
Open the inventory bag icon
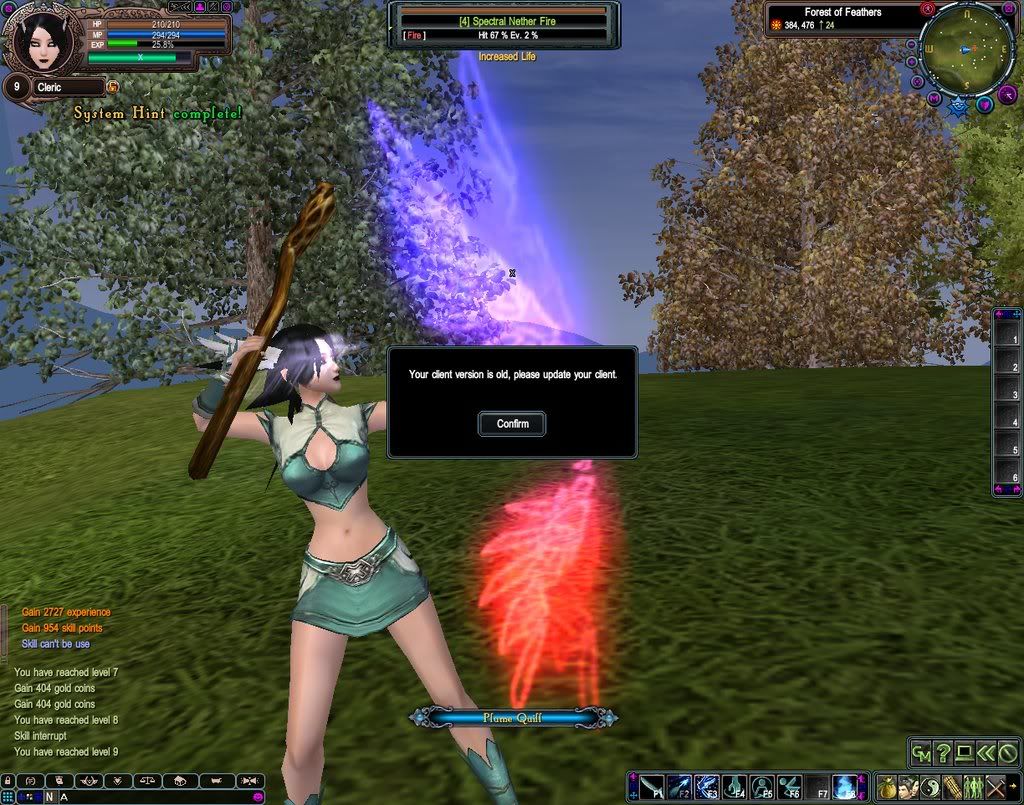(x=887, y=787)
